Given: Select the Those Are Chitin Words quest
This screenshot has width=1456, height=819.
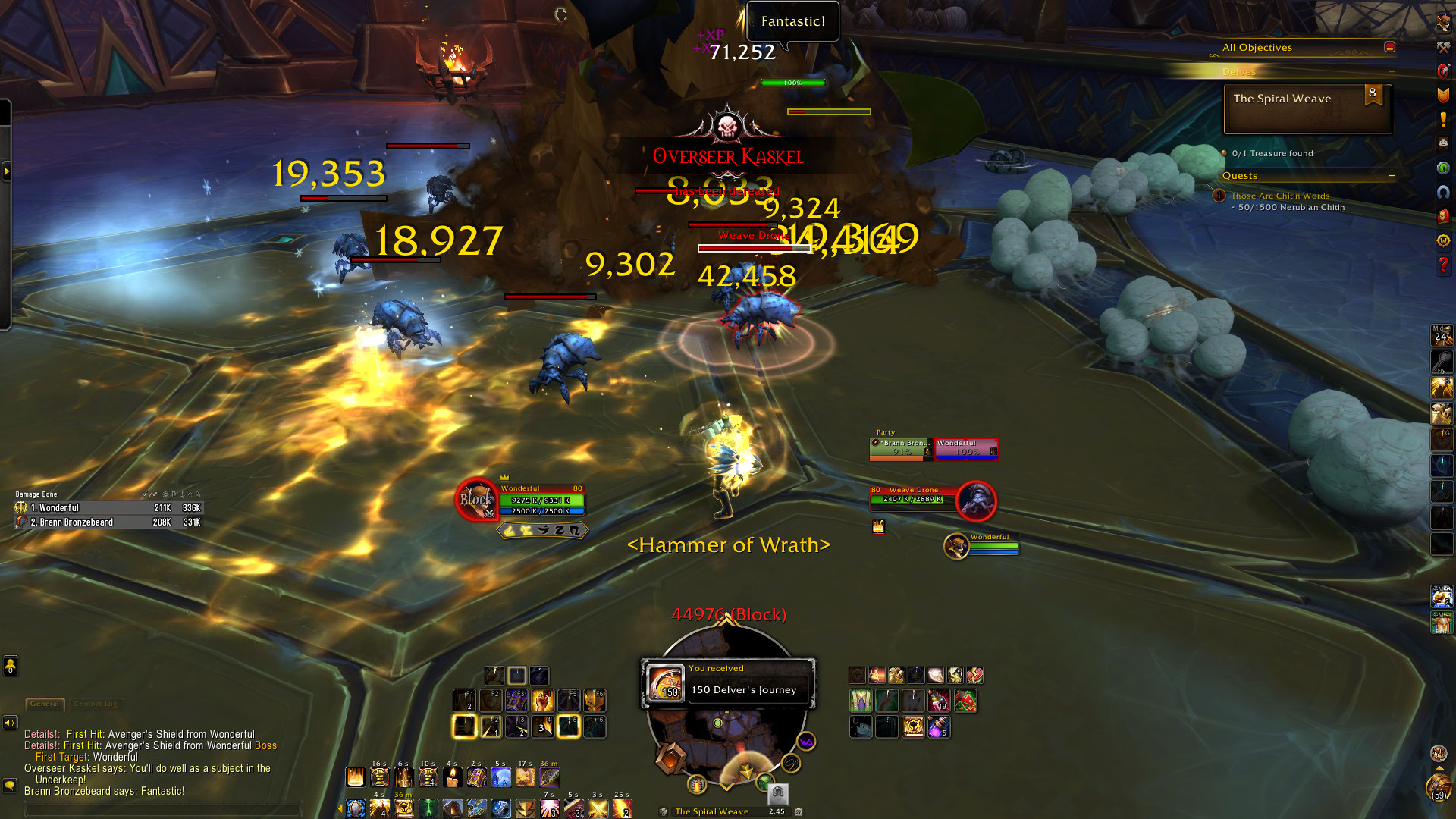Looking at the screenshot, I should (1279, 196).
